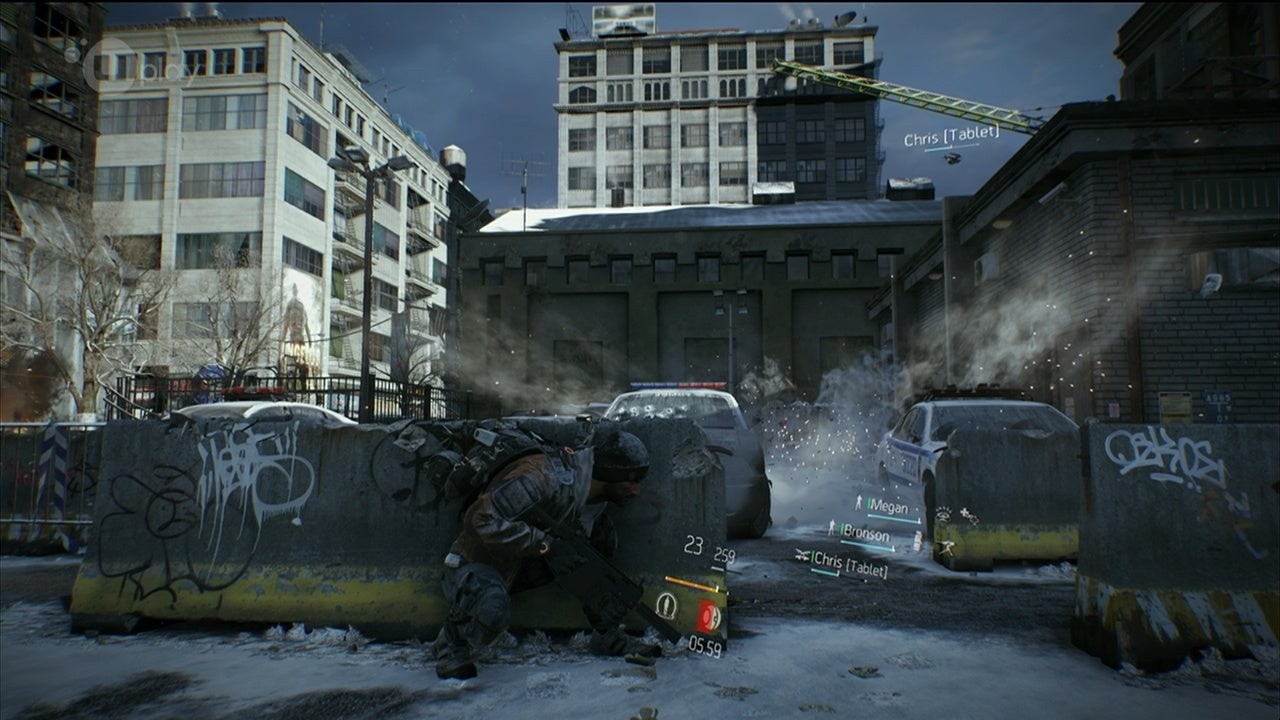
Task: Select Megan in the squad list
Action: click(x=887, y=506)
